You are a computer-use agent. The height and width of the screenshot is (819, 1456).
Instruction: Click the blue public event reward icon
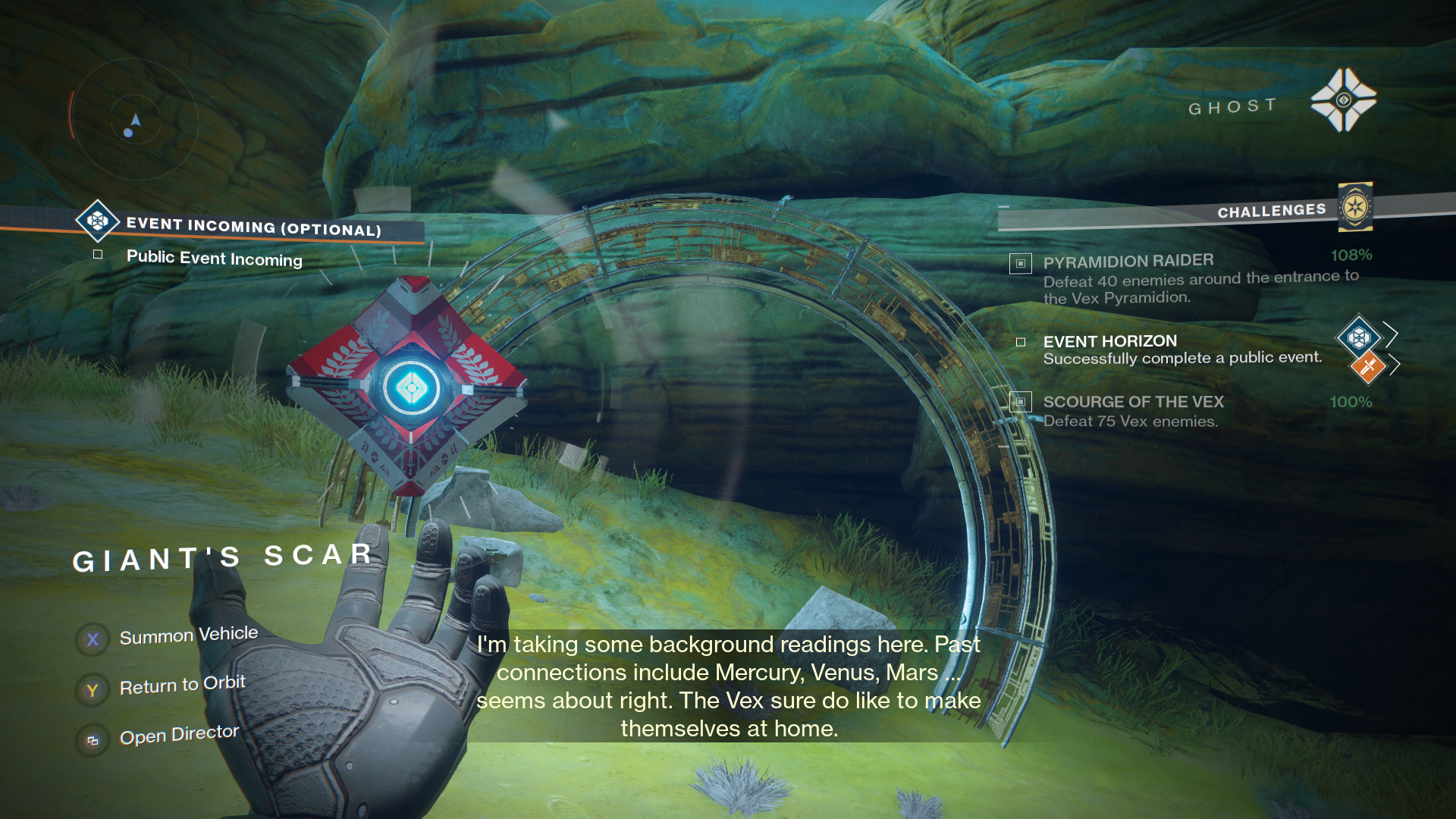[x=1358, y=336]
